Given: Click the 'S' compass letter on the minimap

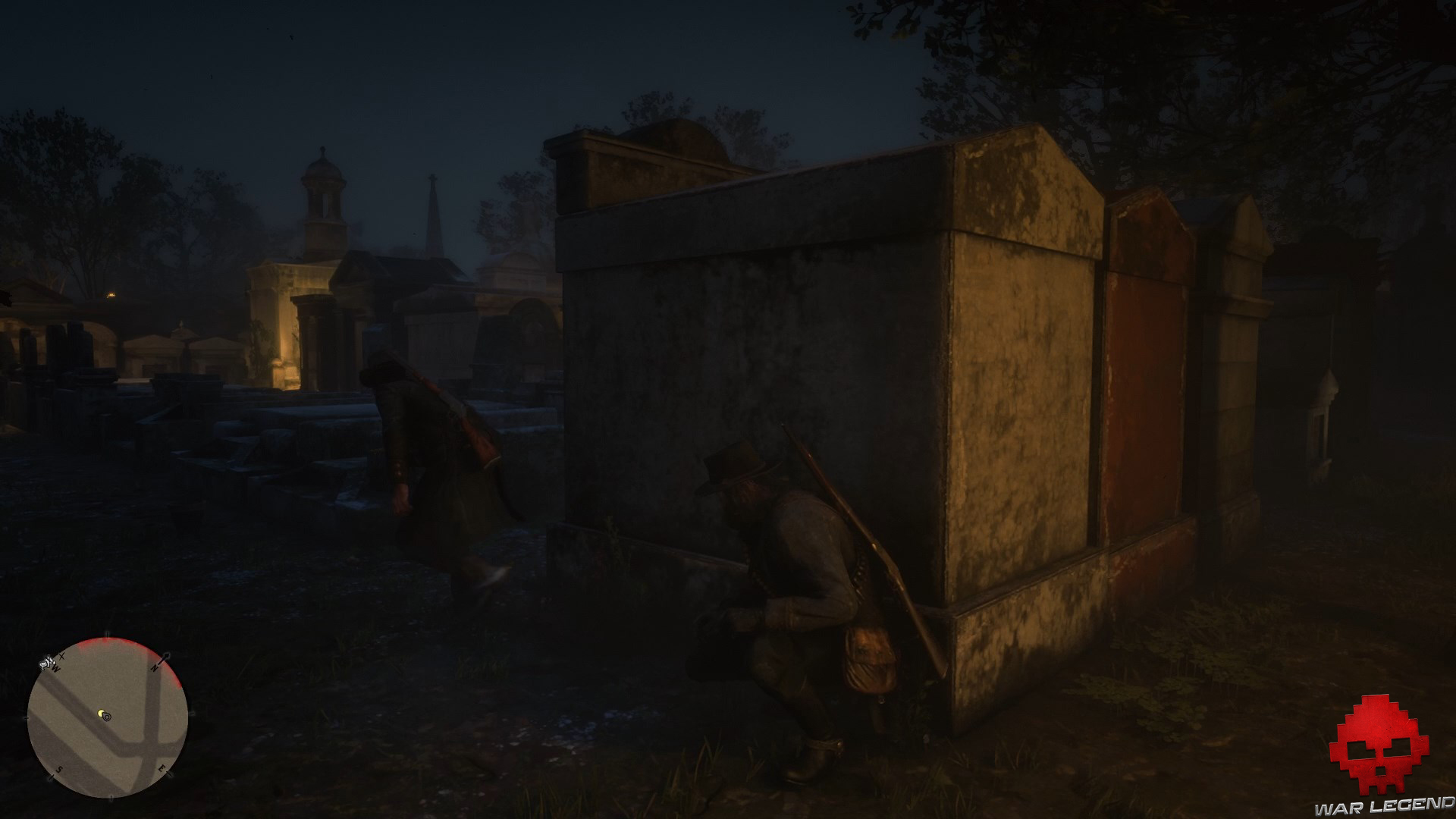Looking at the screenshot, I should point(60,768).
